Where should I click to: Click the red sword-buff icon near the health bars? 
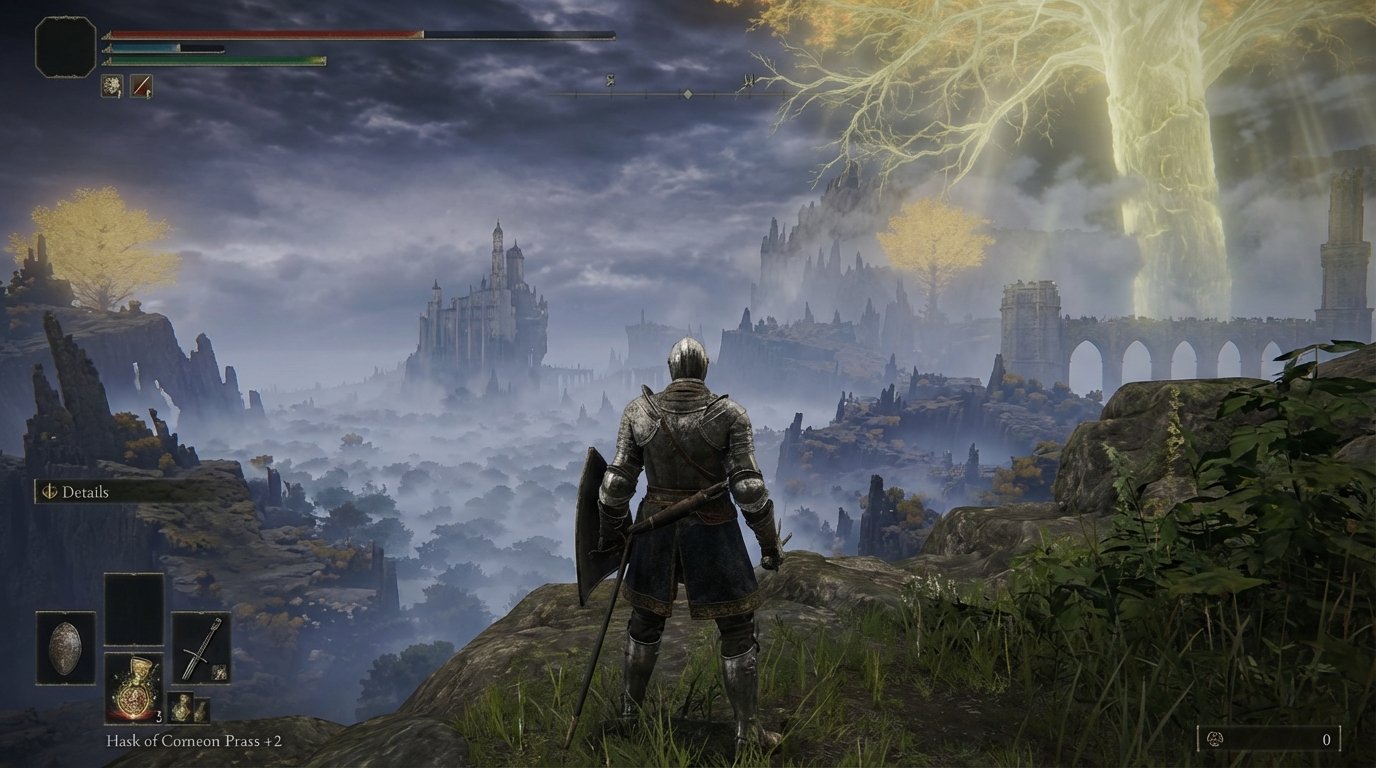click(141, 86)
